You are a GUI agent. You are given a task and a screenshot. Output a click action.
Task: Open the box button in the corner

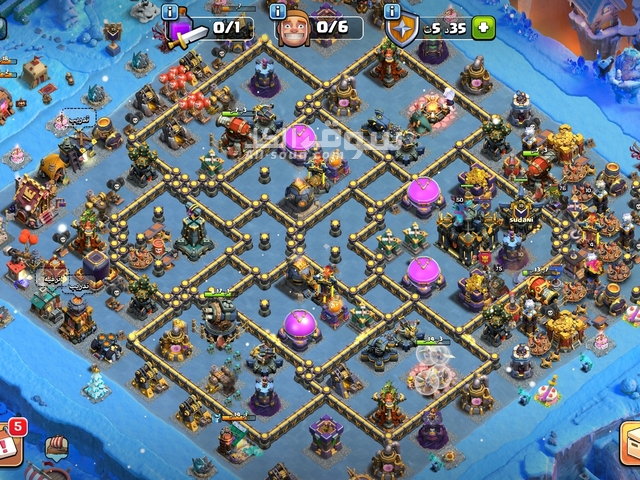pos(630,443)
